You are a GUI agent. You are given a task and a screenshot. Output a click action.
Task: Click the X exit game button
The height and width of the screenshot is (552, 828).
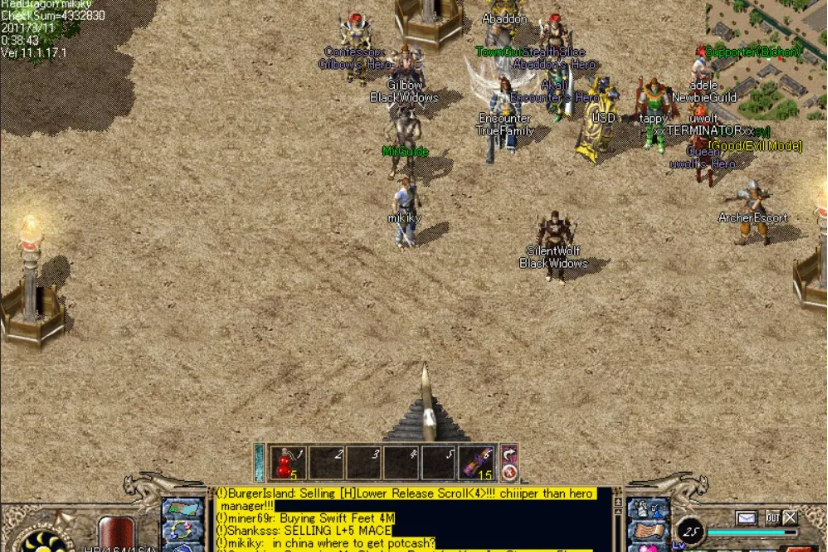791,518
